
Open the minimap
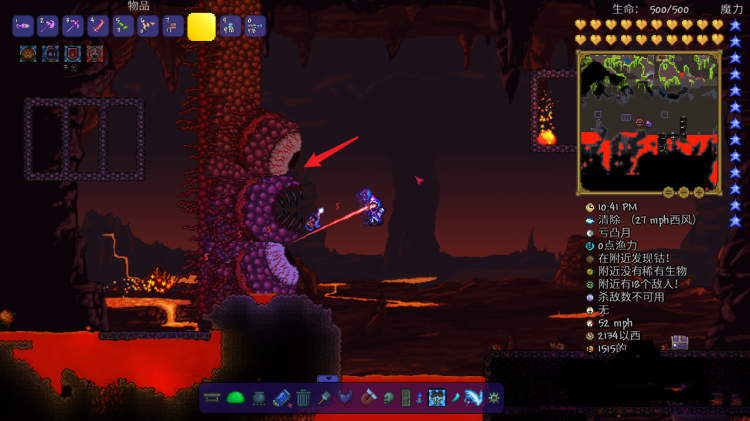pyautogui.click(x=647, y=122)
